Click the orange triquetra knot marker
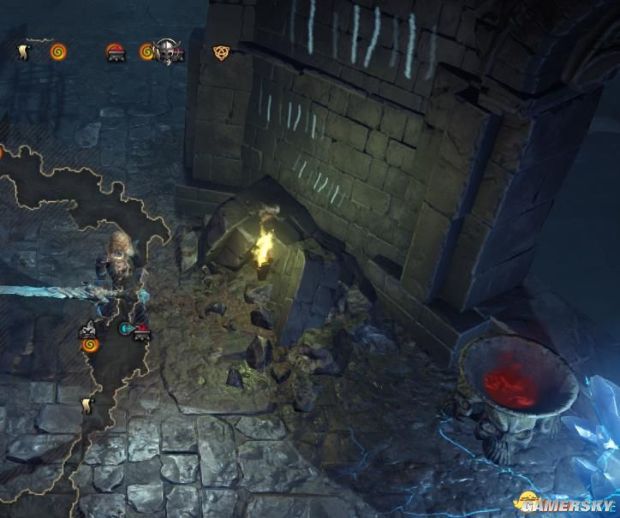Image resolution: width=620 pixels, height=518 pixels. 221,51
